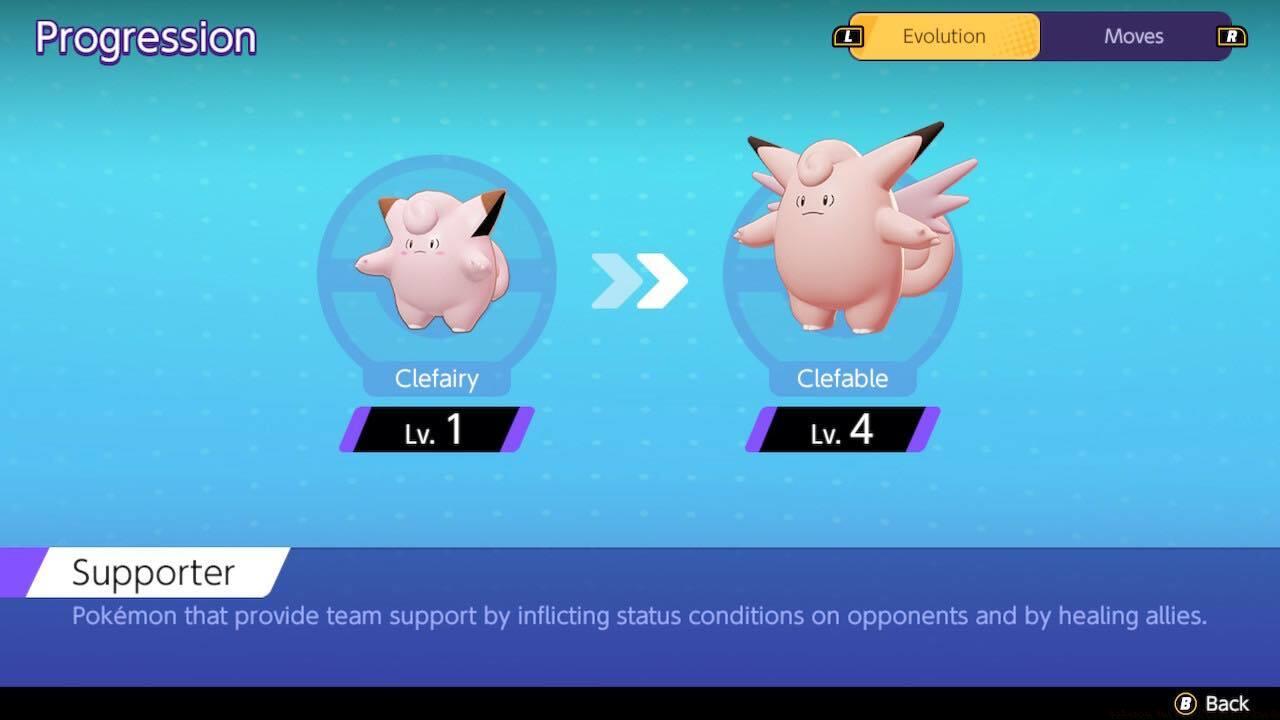The image size is (1280, 720).
Task: Click the R shoulder button icon
Action: click(x=1234, y=36)
